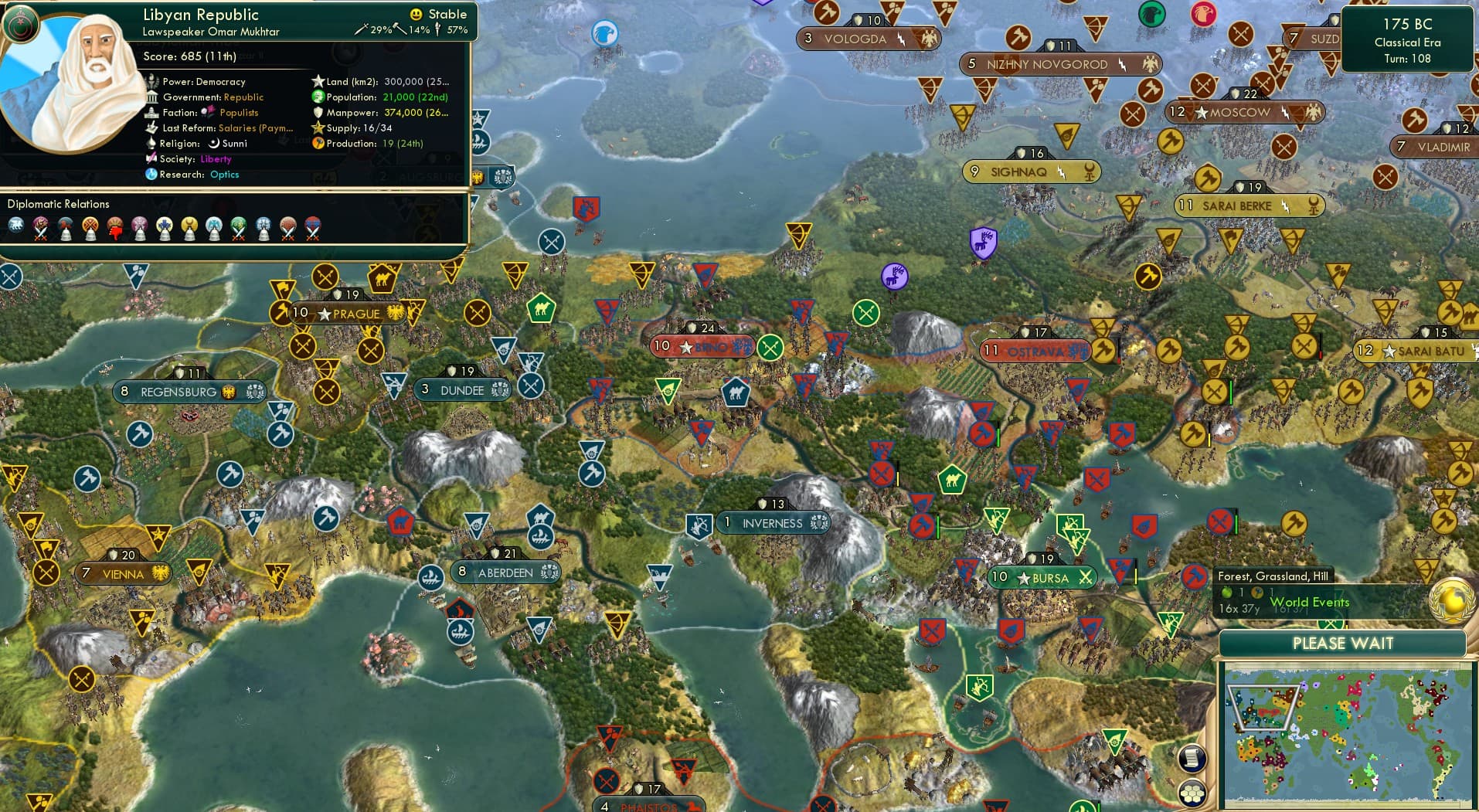The image size is (1479, 812).
Task: Click the first civilization icon under Diplomatic Relations
Action: click(x=15, y=226)
